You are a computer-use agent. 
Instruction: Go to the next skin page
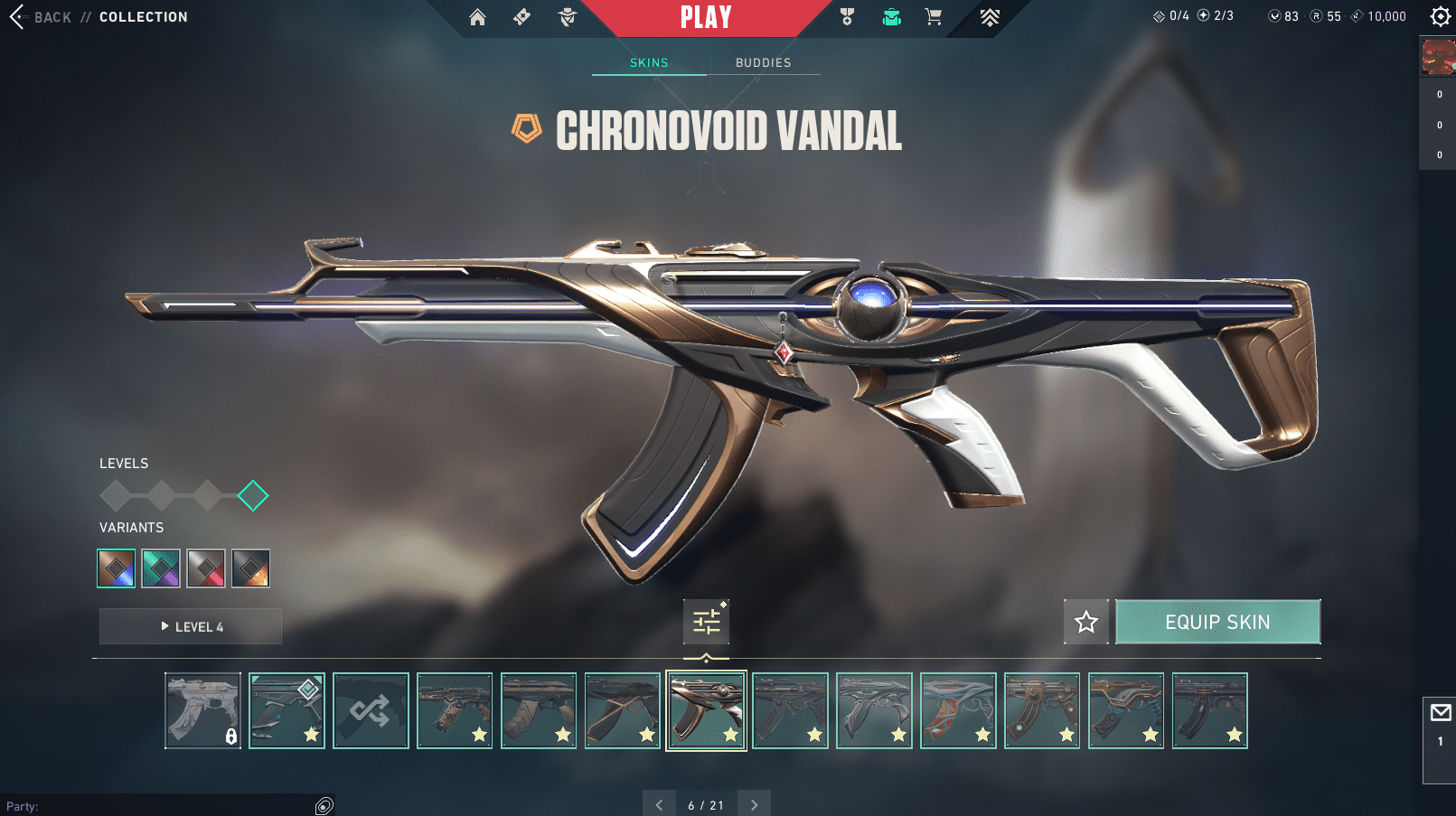754,804
